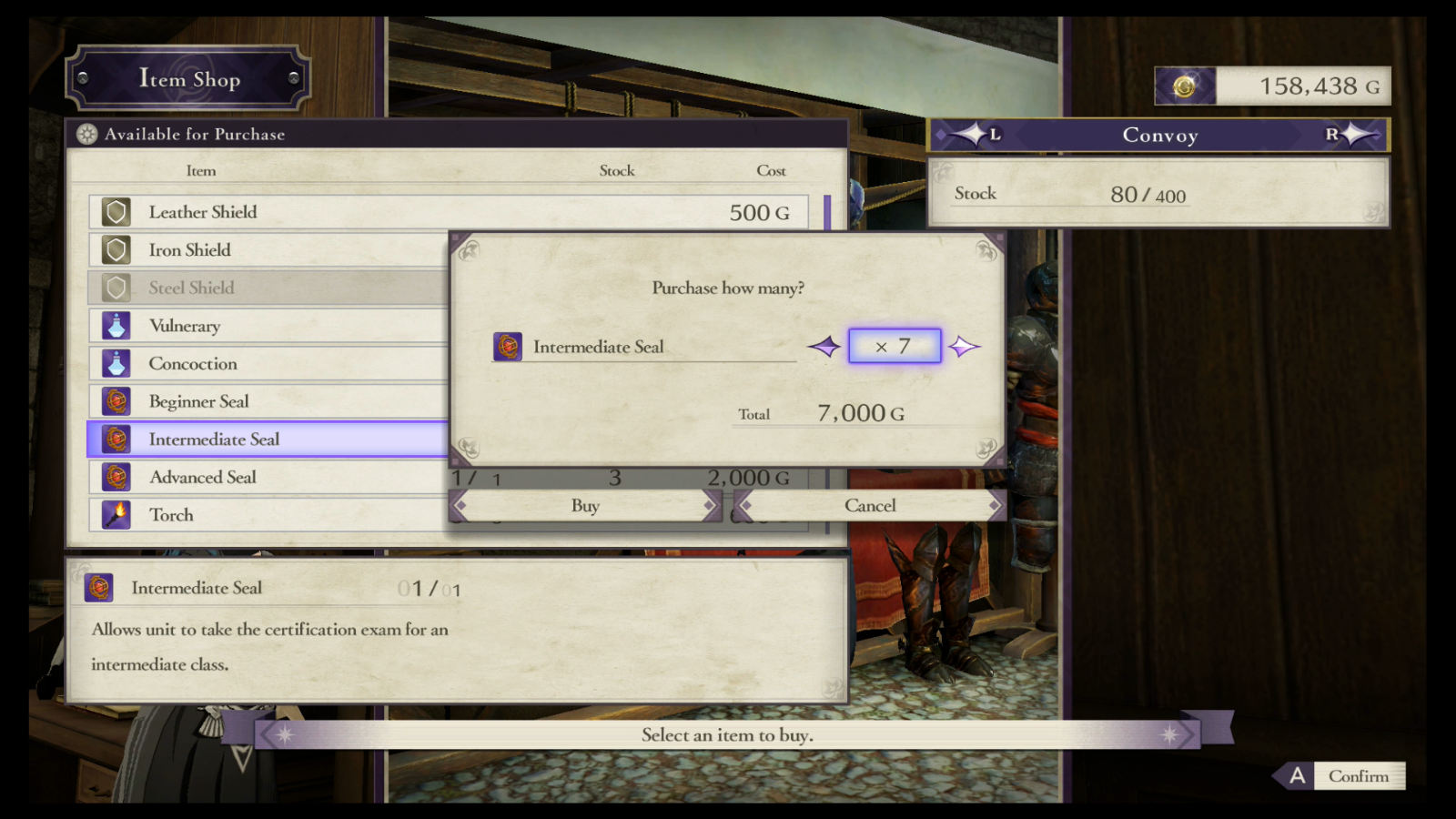Cancel the purchase

tap(869, 505)
